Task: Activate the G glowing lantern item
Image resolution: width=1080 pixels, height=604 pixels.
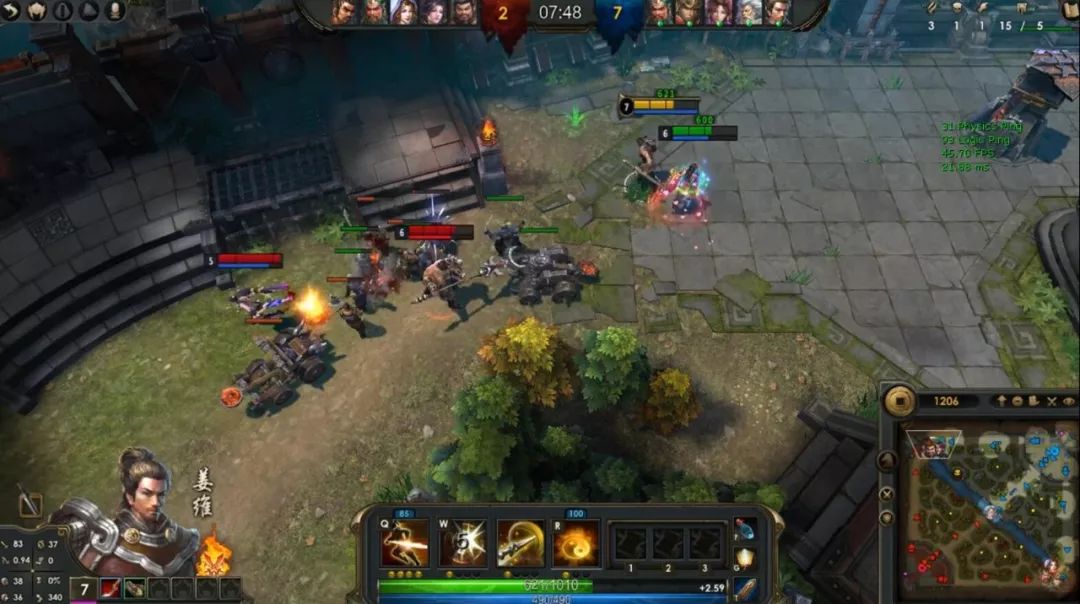Action: click(x=744, y=559)
